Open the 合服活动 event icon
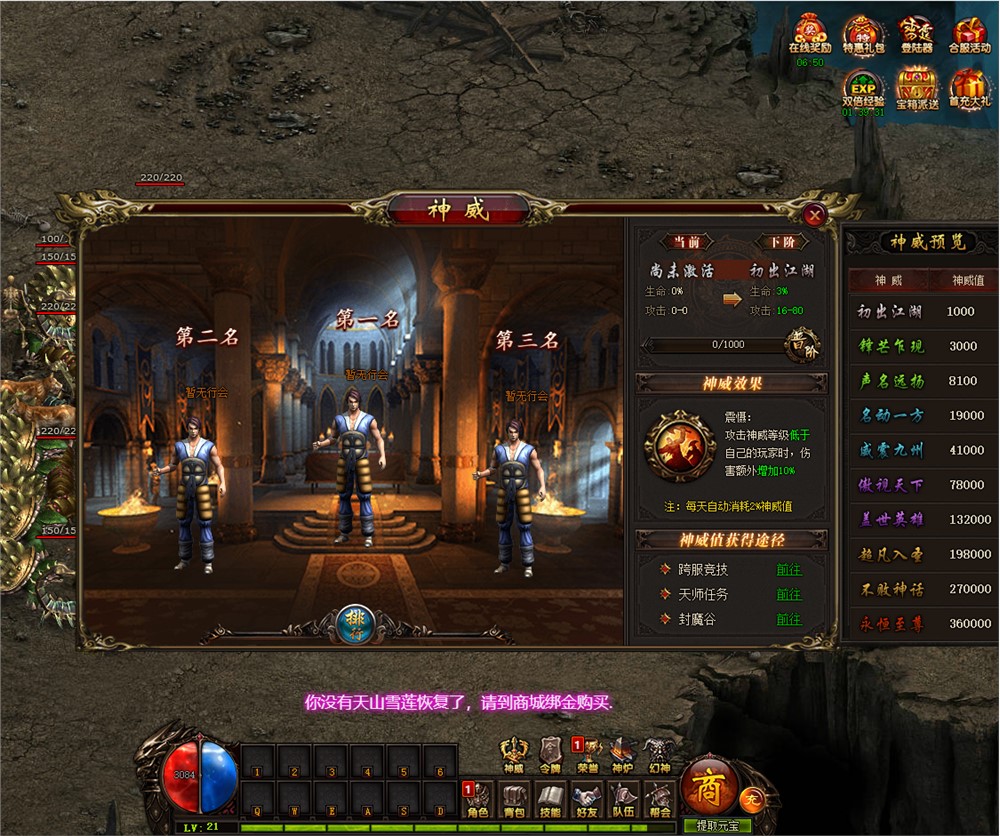1000x836 pixels. tap(969, 34)
